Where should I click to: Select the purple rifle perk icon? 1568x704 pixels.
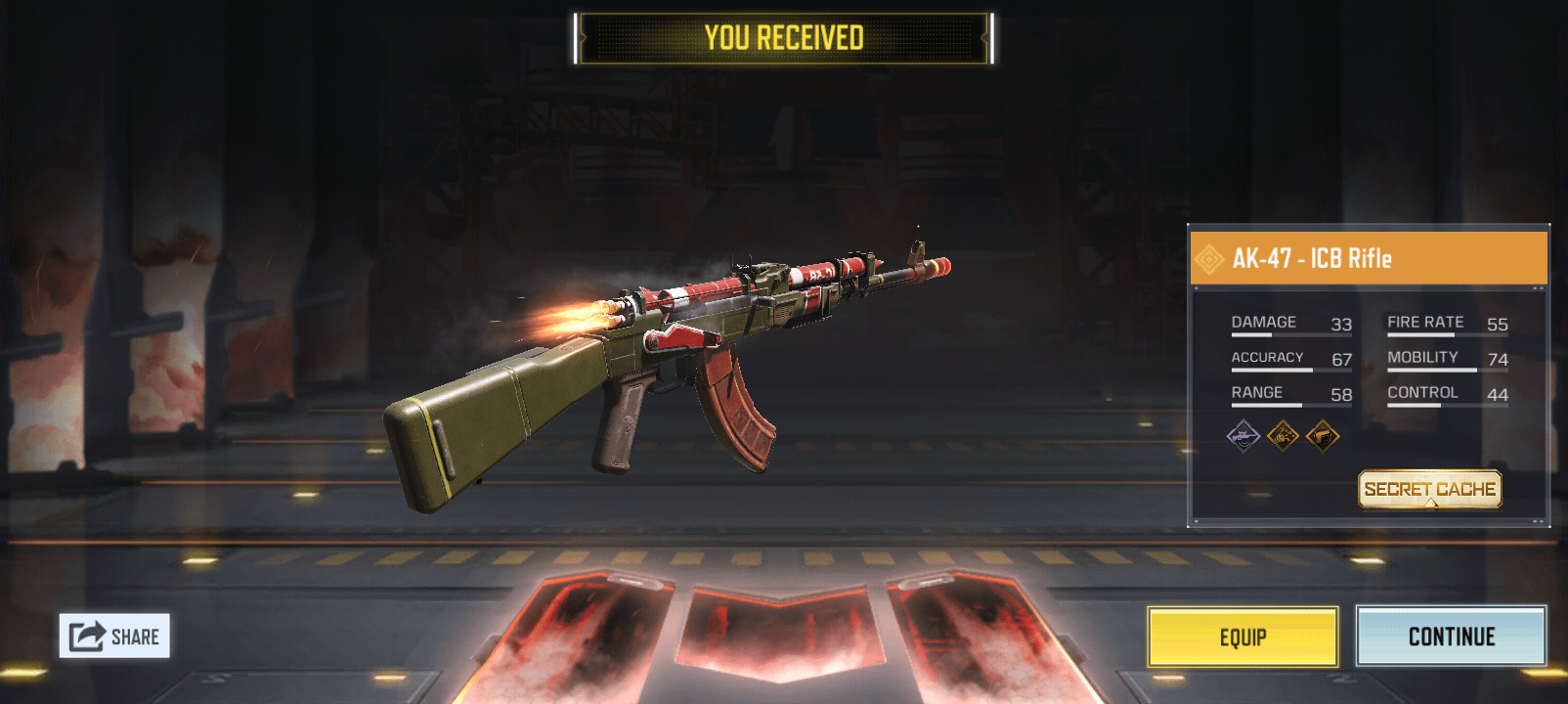[x=1243, y=436]
